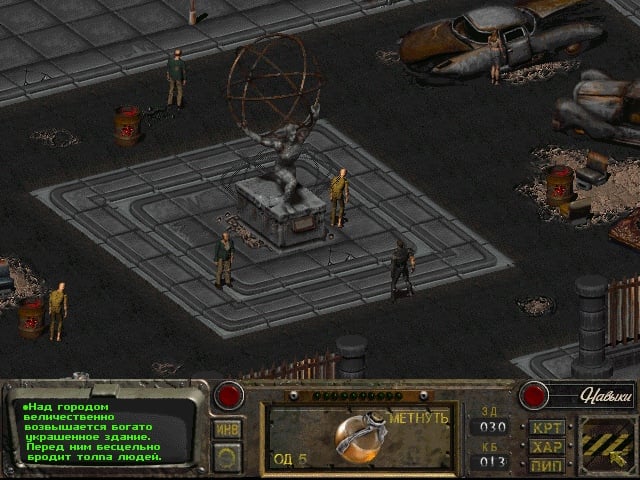Image resolution: width=640 pixels, height=480 pixels.
Task: Show the character sheet via ХАР
Action: pyautogui.click(x=547, y=446)
